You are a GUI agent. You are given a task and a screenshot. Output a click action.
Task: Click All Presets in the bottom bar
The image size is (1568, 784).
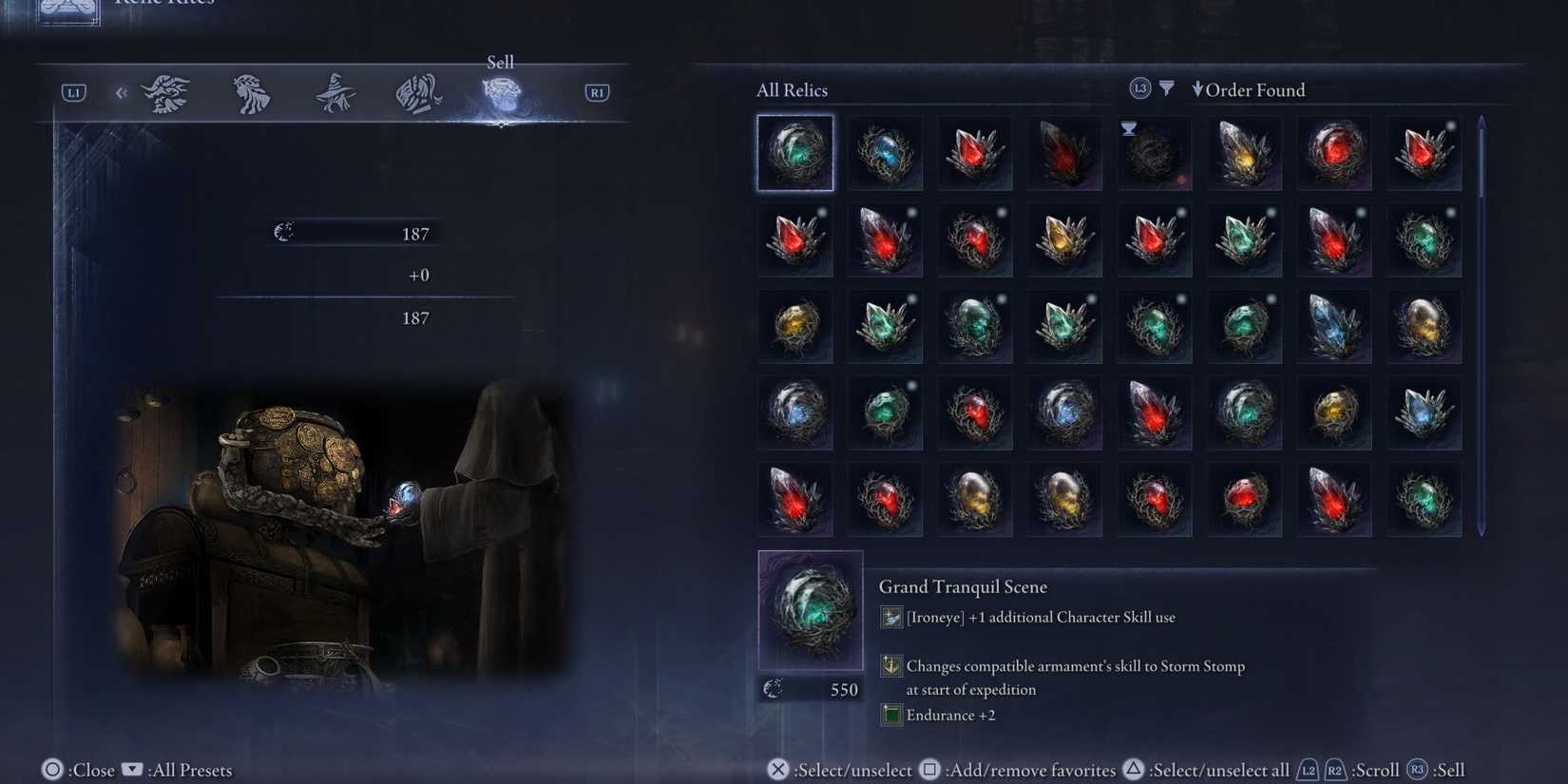[186, 770]
